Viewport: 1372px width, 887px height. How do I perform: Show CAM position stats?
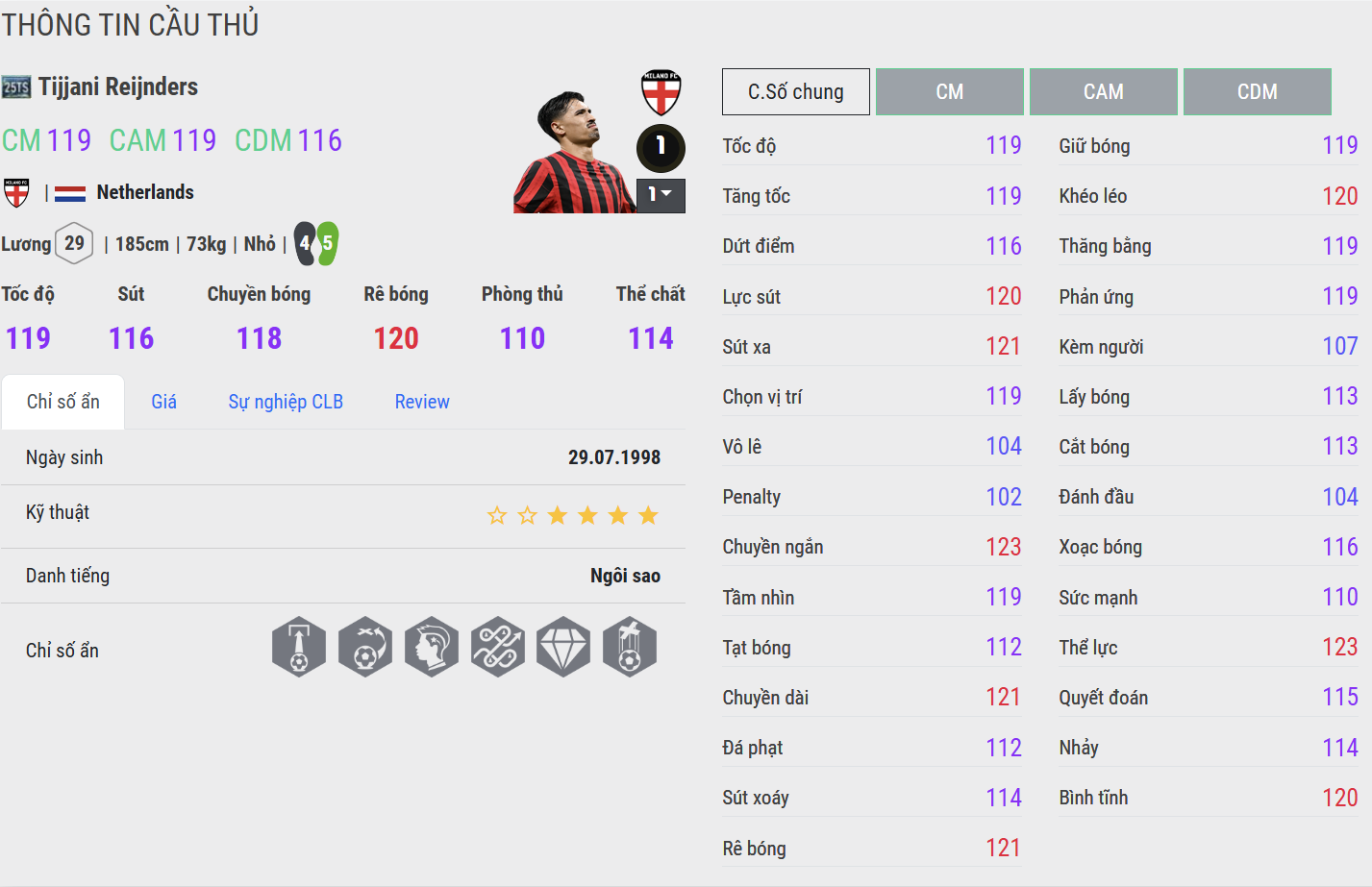[x=1103, y=92]
